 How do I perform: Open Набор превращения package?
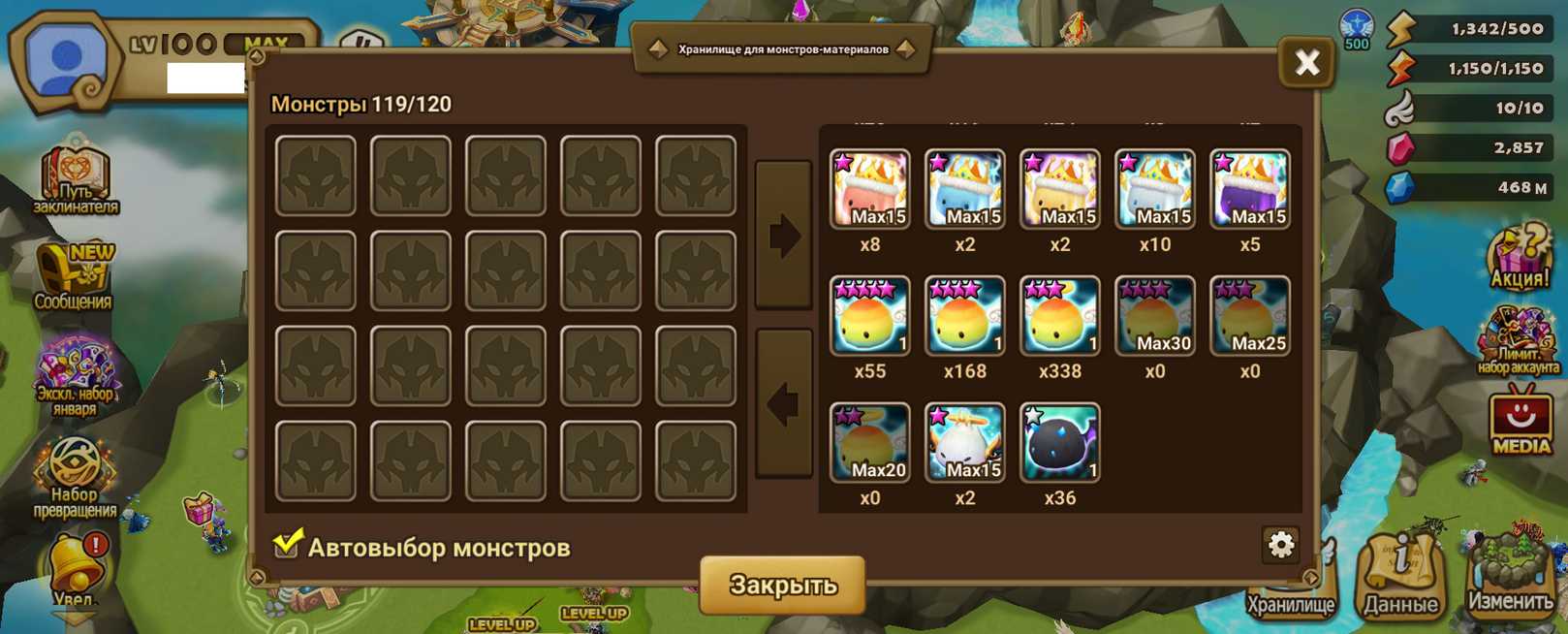pos(75,477)
